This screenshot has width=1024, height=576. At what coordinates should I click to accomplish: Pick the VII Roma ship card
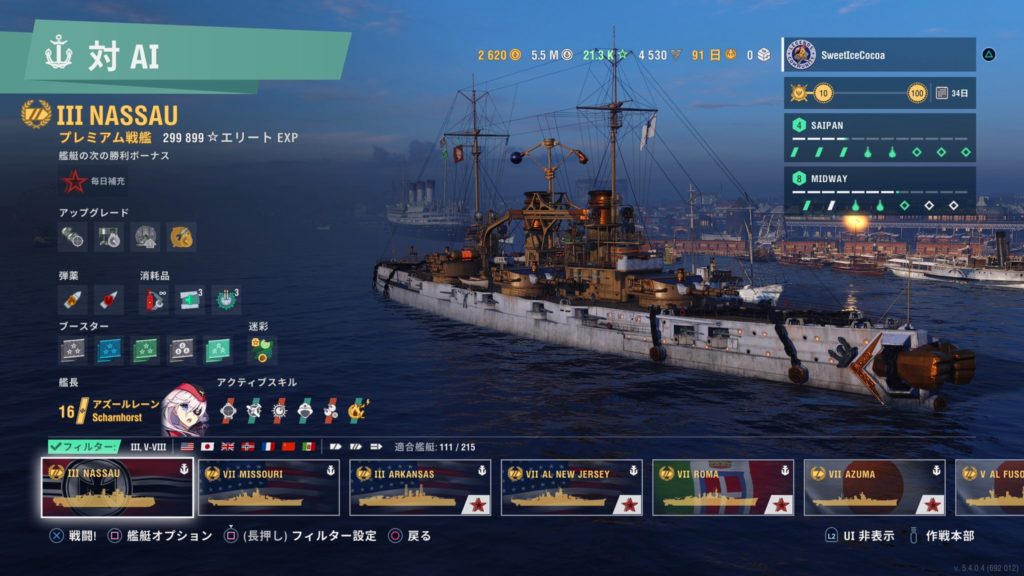coord(722,487)
